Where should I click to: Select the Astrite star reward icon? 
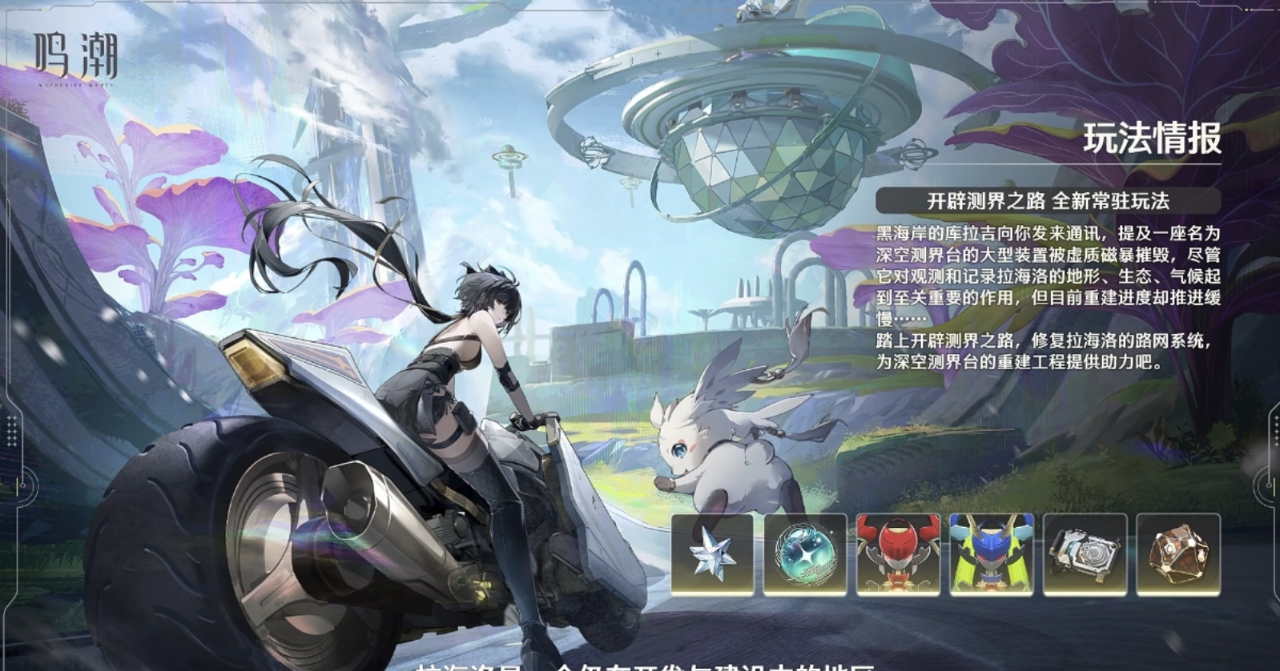point(712,554)
